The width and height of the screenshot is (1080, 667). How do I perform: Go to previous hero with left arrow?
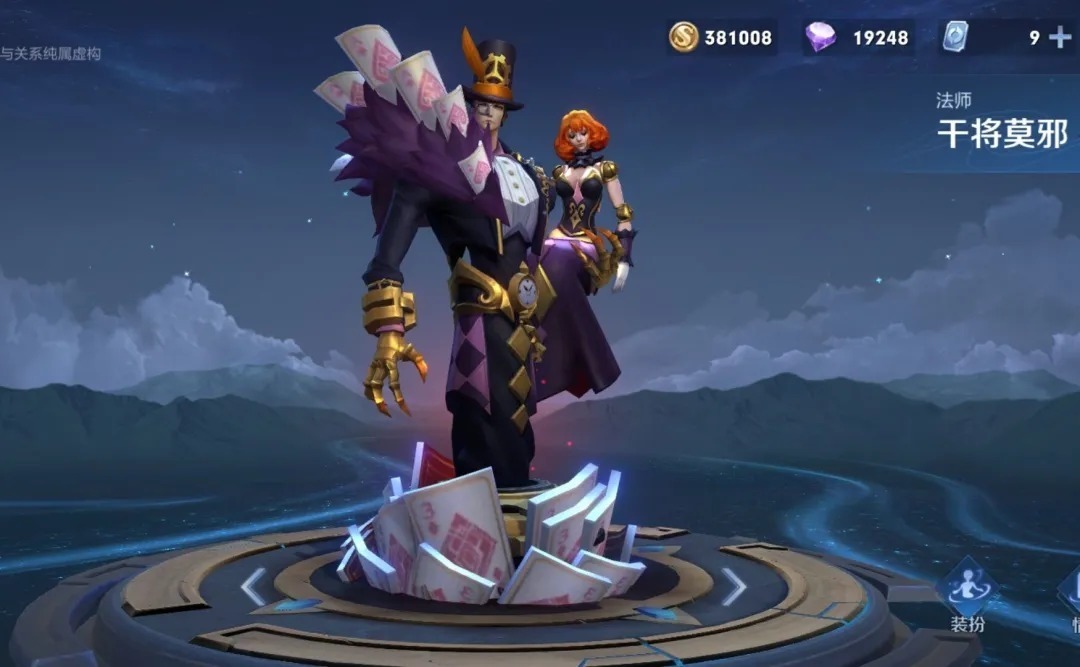tap(253, 587)
